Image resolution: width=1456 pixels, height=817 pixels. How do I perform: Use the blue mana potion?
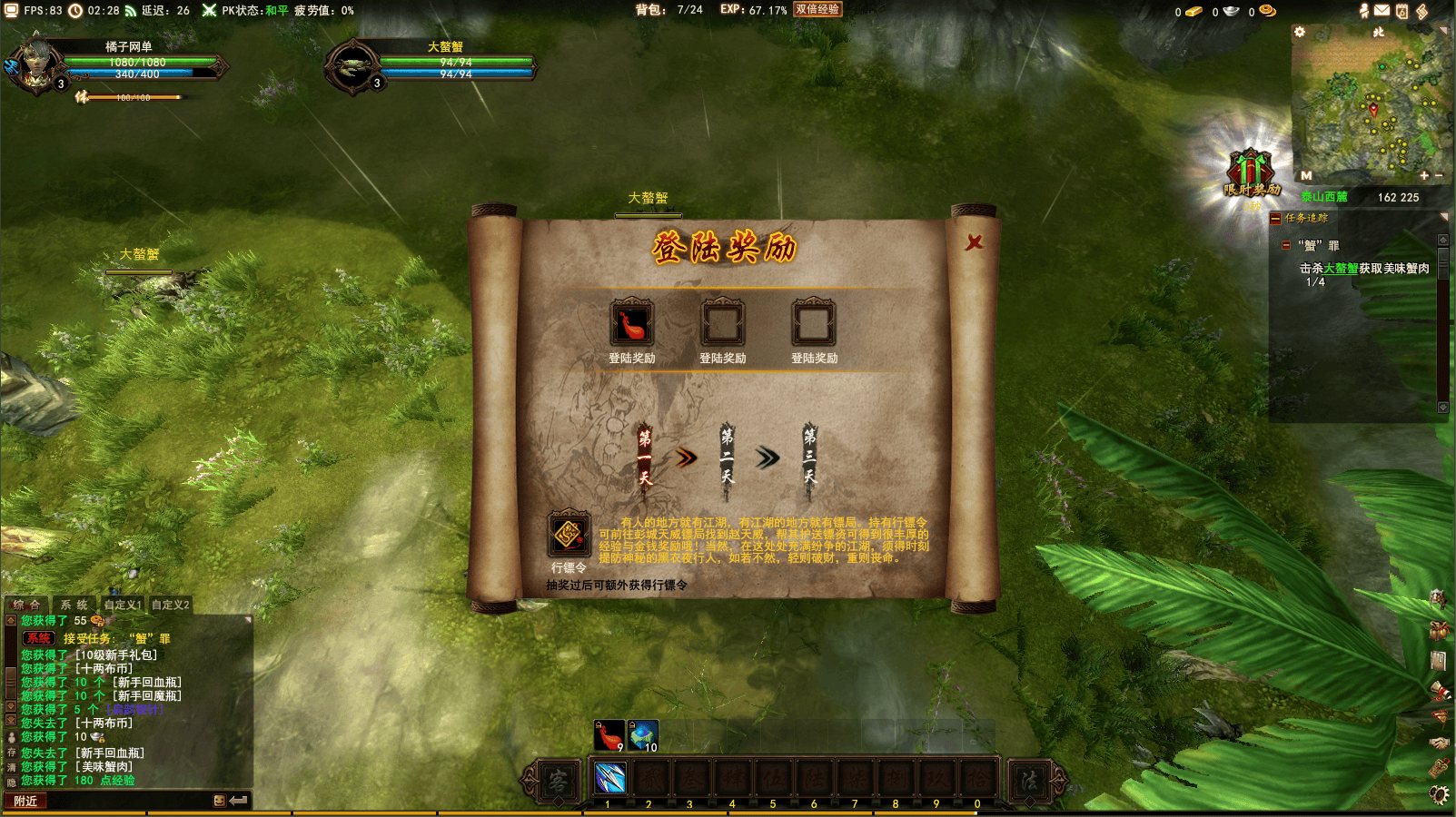point(642,734)
